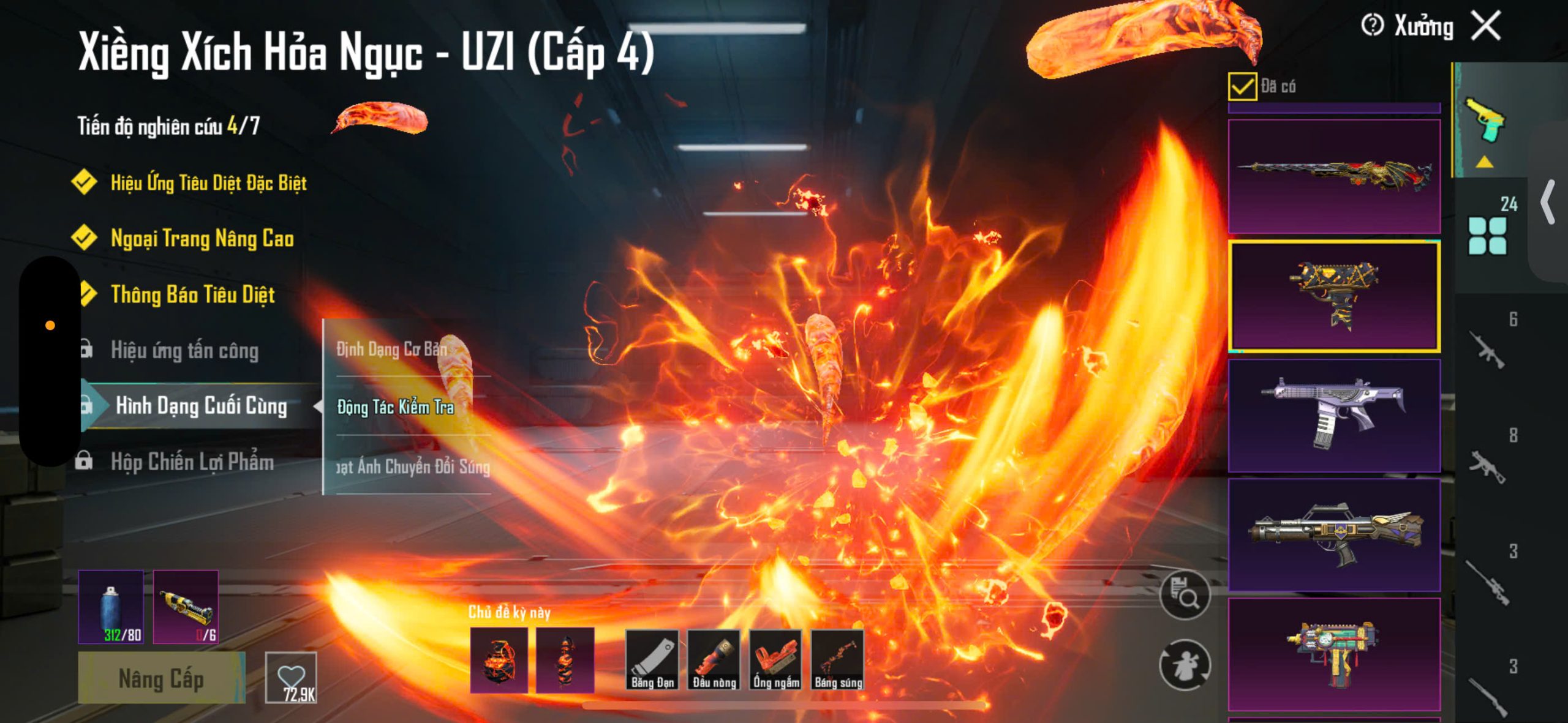Image resolution: width=1568 pixels, height=723 pixels.
Task: Select the locked Hiệu ứng tấn công entry
Action: (184, 350)
